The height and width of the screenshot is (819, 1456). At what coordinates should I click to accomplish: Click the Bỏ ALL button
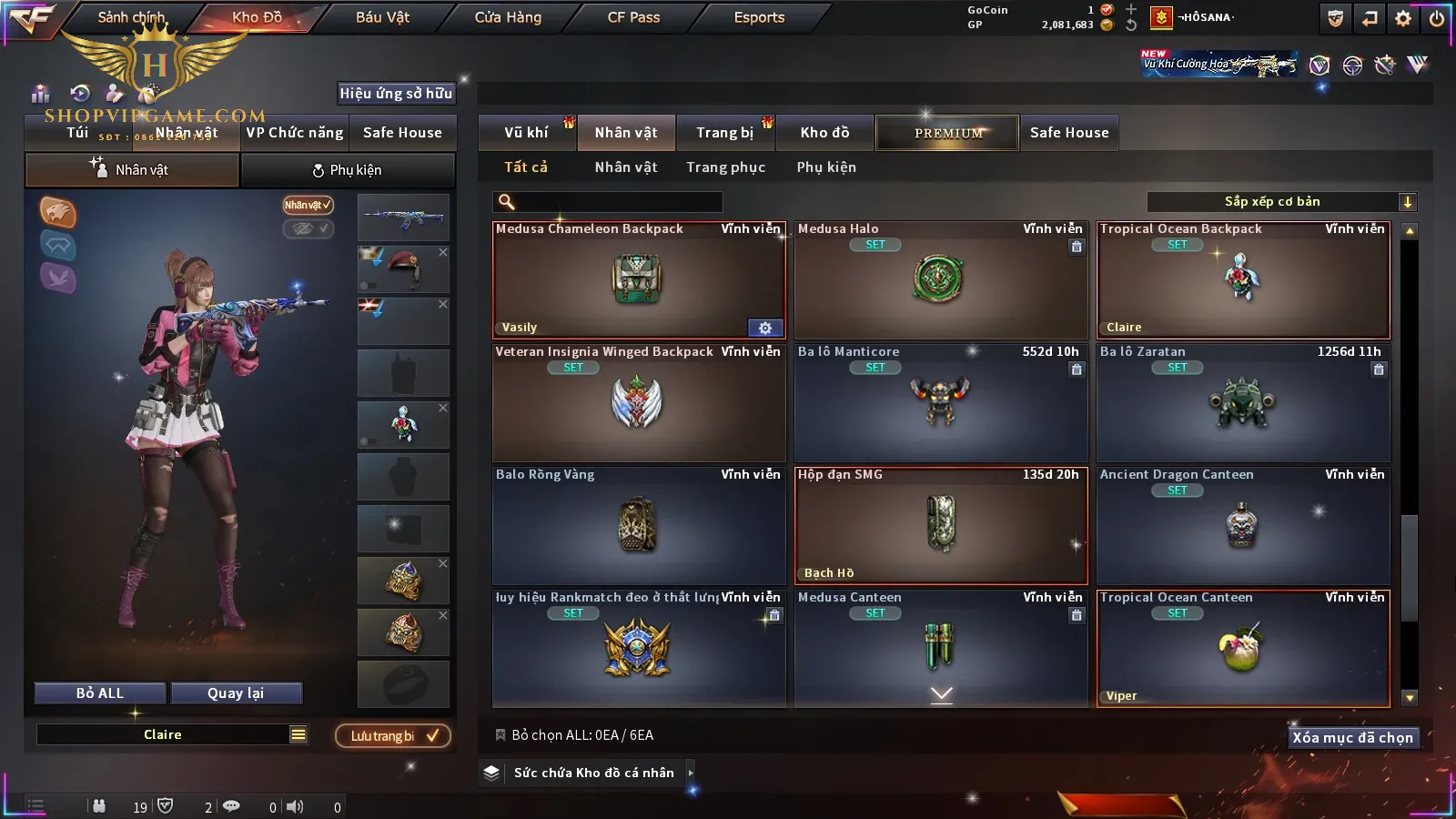(100, 693)
